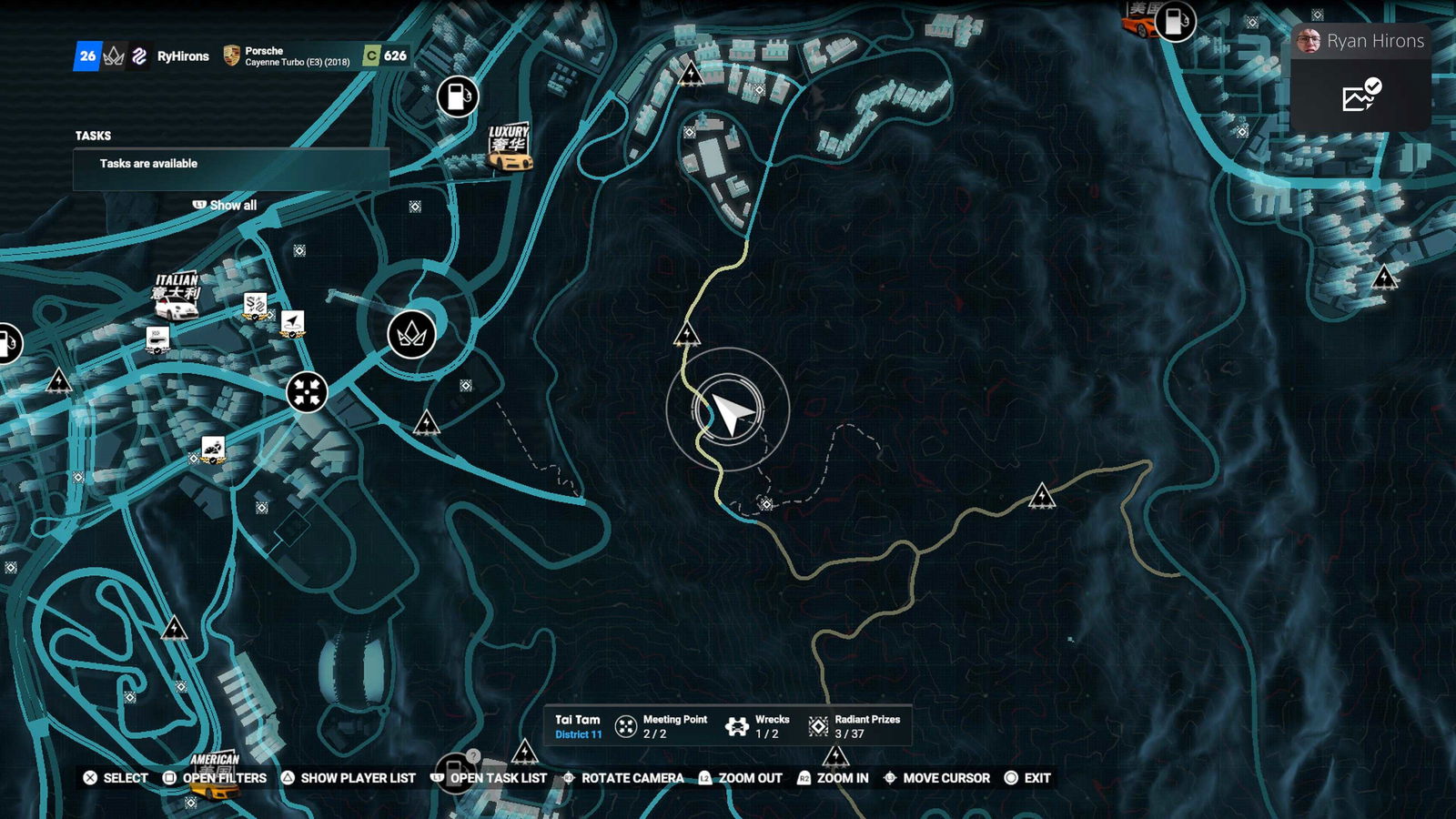Select the winding-road event marker
Image resolution: width=1456 pixels, height=819 pixels.
pyautogui.click(x=256, y=305)
